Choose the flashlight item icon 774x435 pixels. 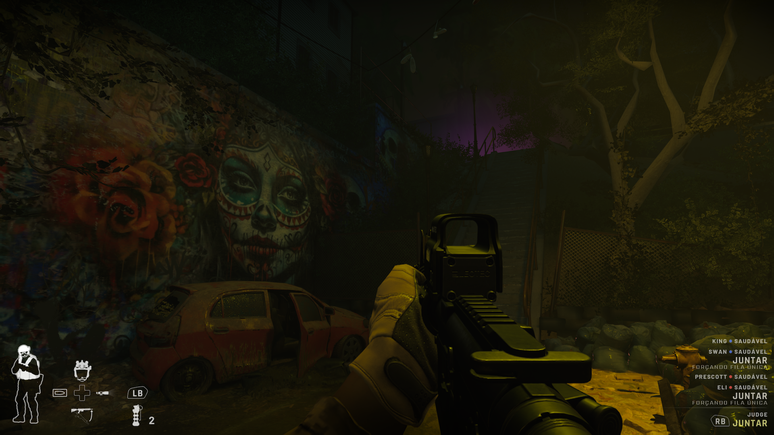coord(103,393)
